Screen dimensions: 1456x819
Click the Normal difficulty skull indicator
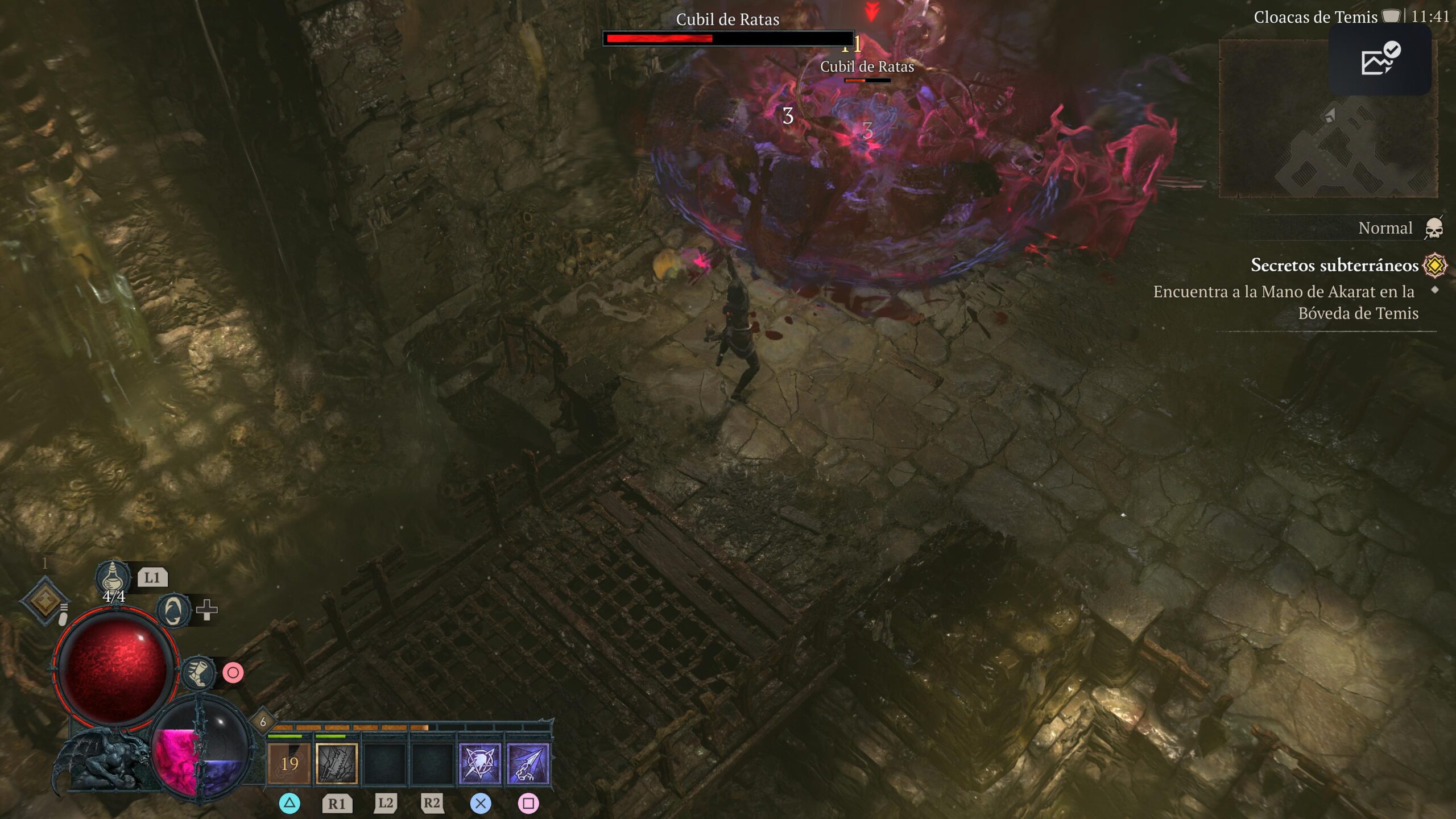click(x=1434, y=229)
